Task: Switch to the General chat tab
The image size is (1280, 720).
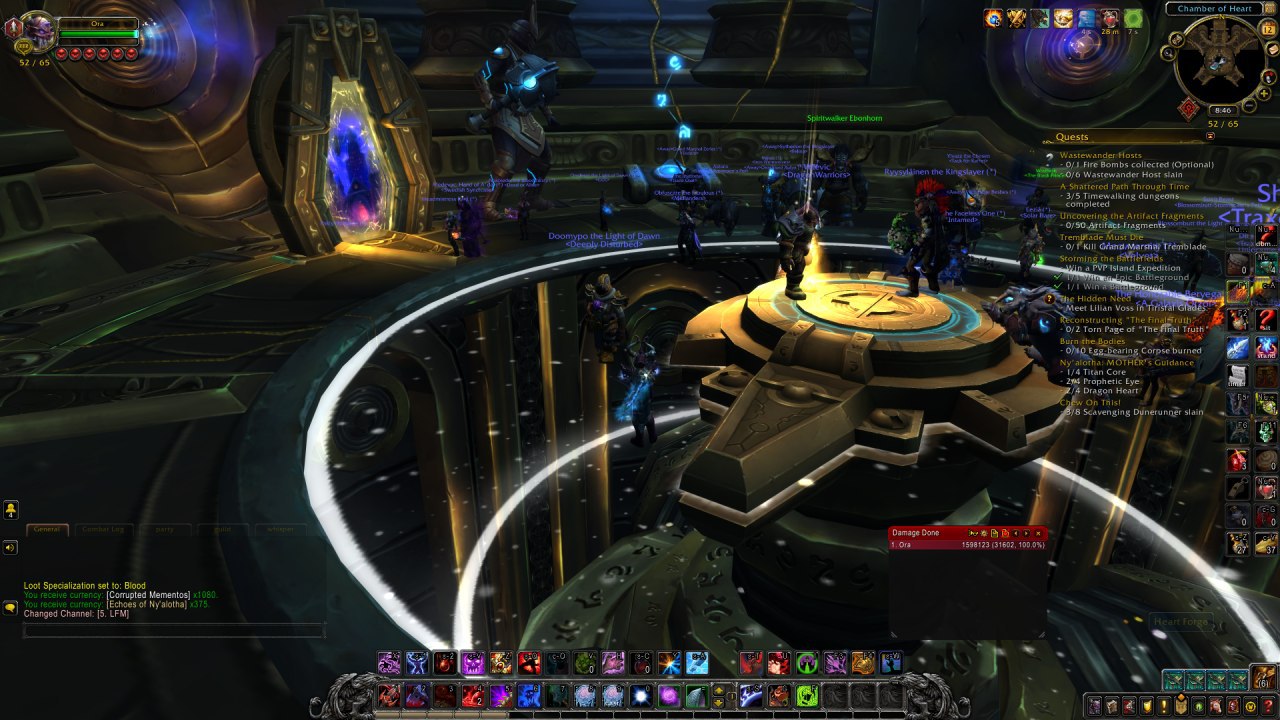Action: [46, 529]
